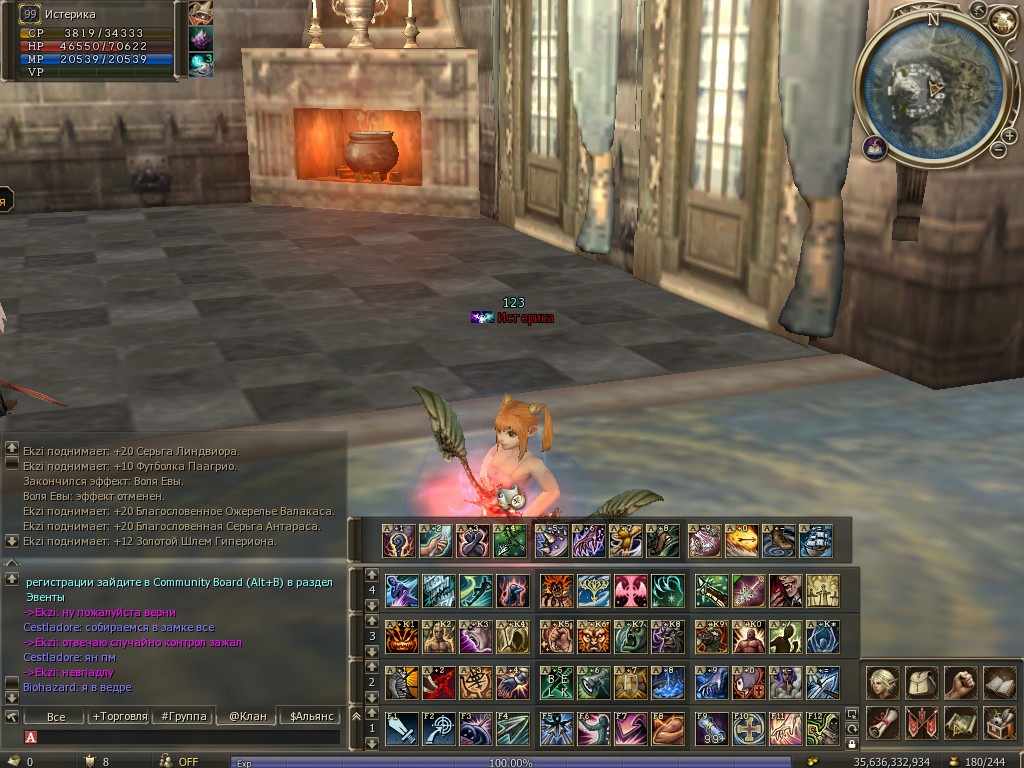This screenshot has width=1024, height=768.
Task: Use the F1 sword skill slot
Action: pyautogui.click(x=402, y=728)
